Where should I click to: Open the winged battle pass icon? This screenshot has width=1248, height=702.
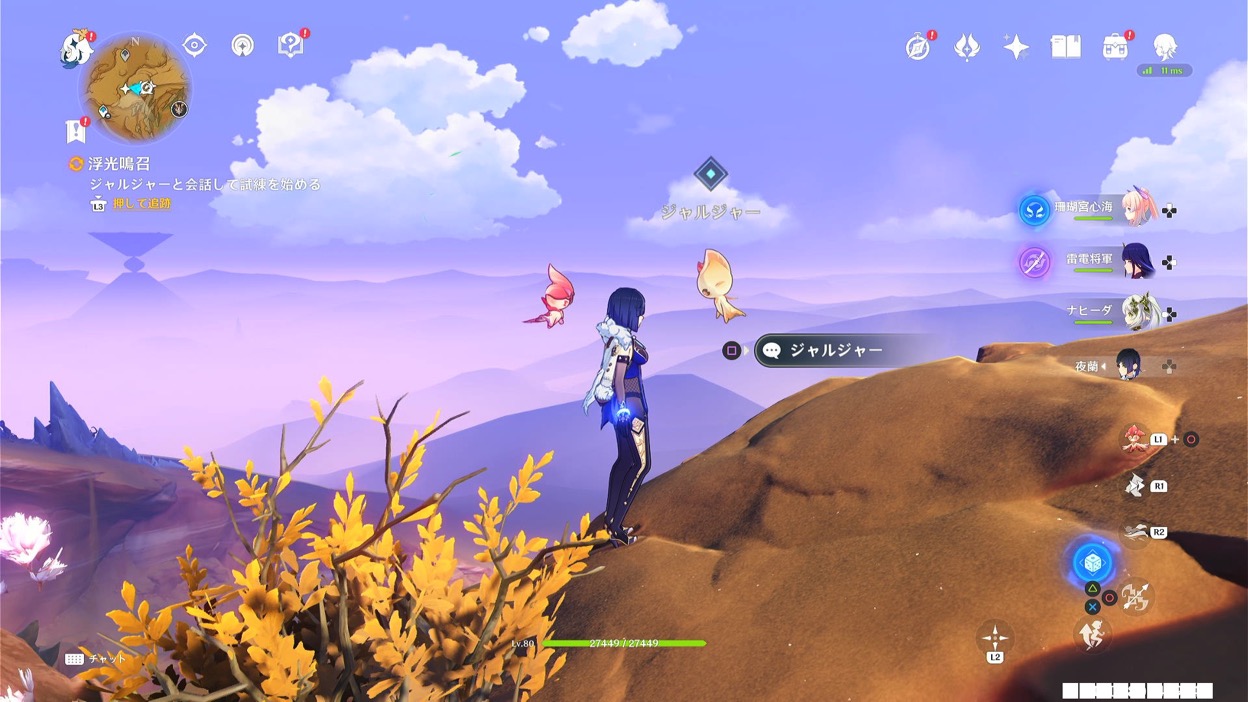pos(966,47)
